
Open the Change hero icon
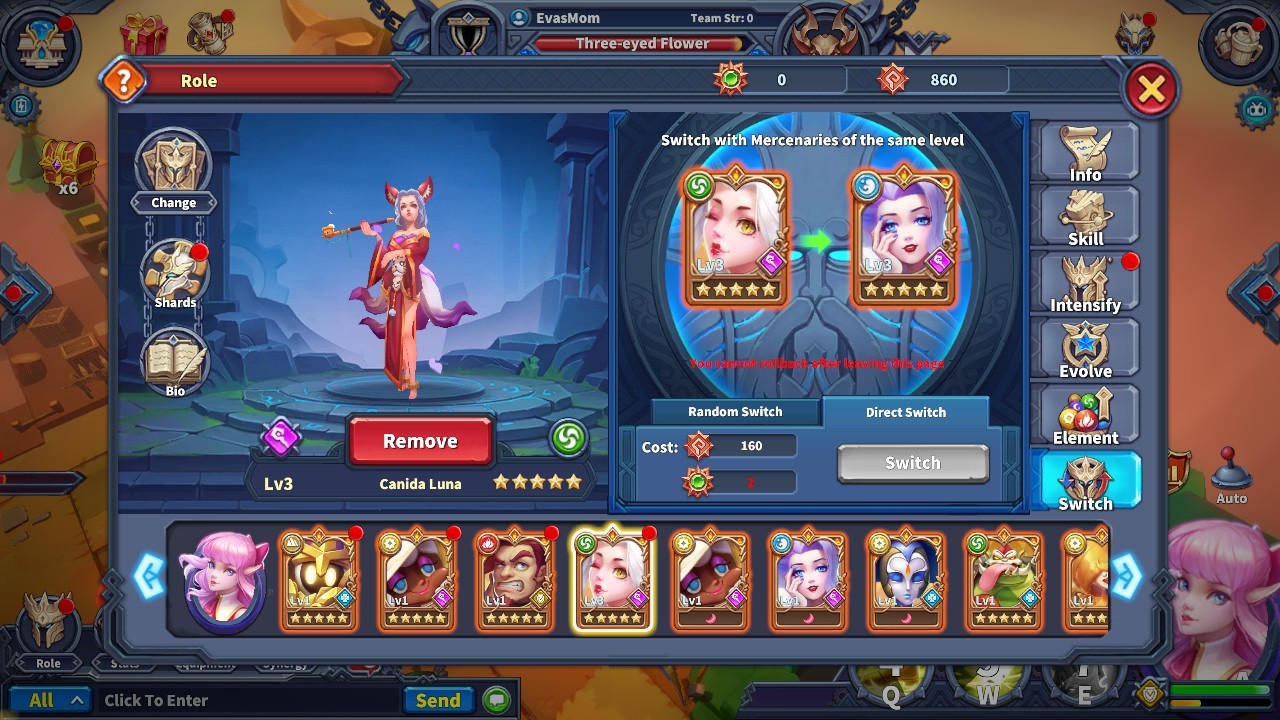pos(173,165)
